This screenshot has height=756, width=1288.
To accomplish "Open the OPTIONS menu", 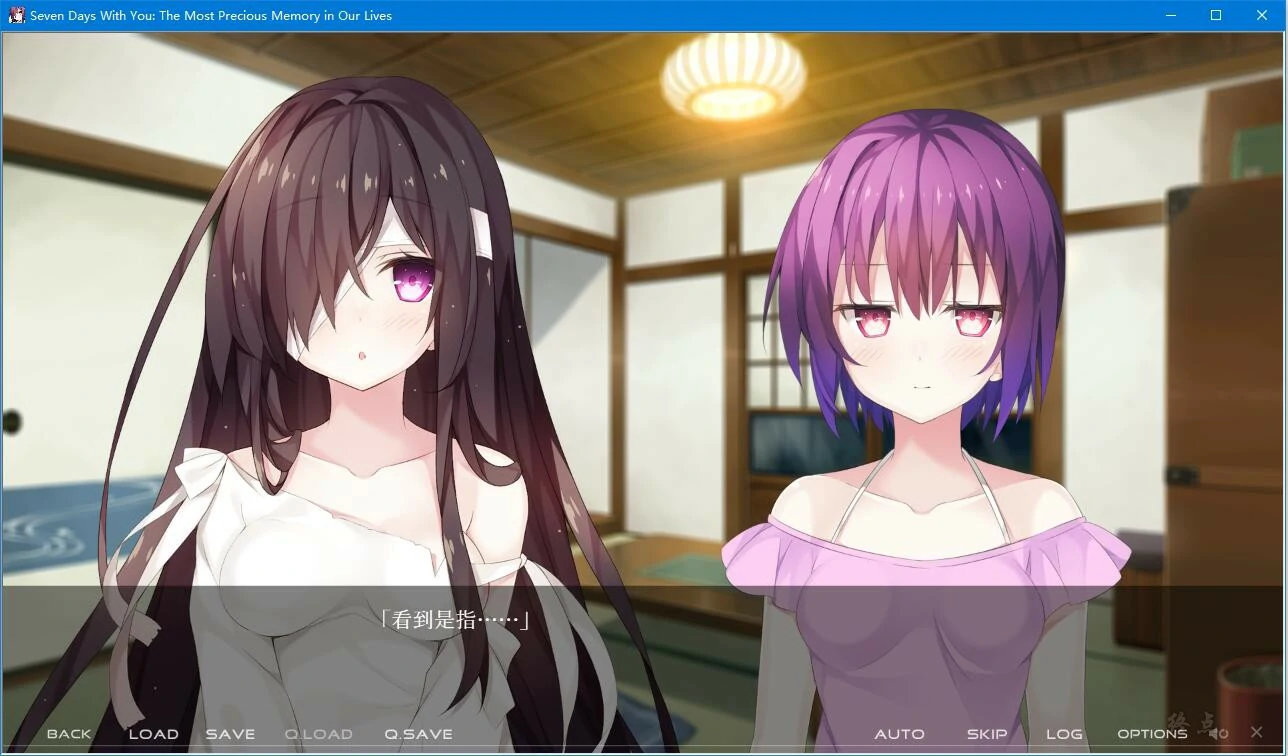I will [1152, 734].
